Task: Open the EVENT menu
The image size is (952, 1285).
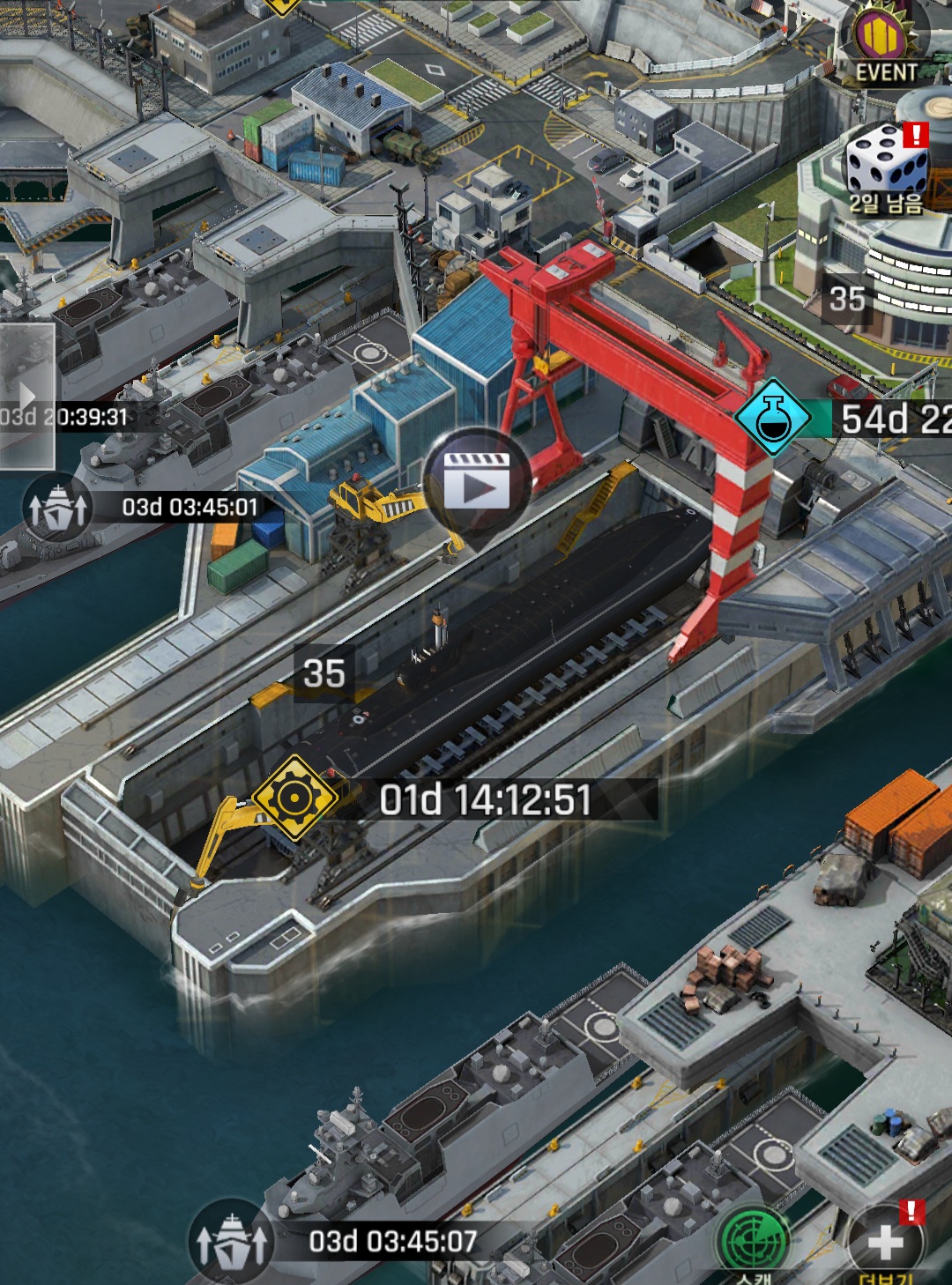Action: point(885,44)
